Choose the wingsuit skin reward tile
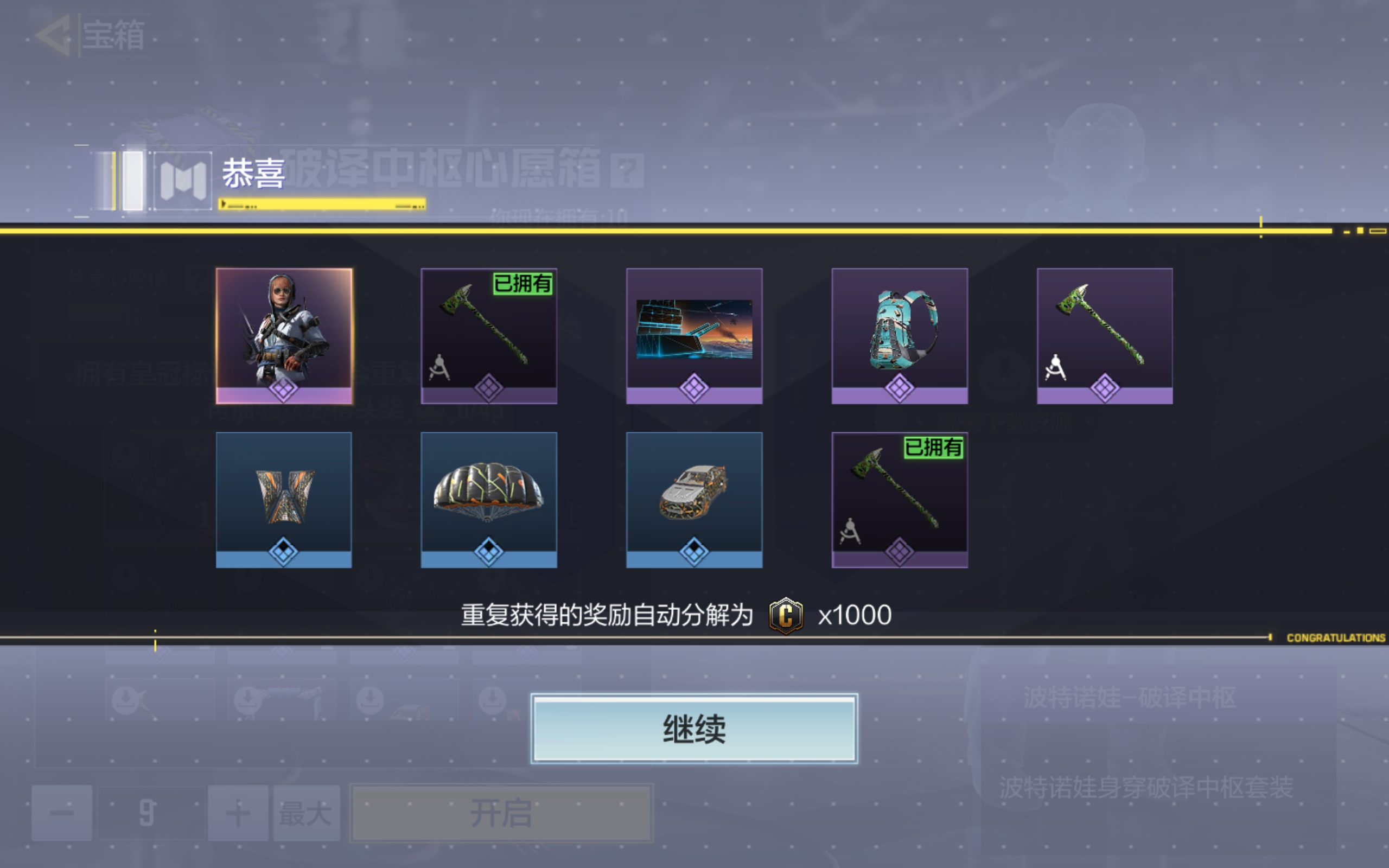 284,500
